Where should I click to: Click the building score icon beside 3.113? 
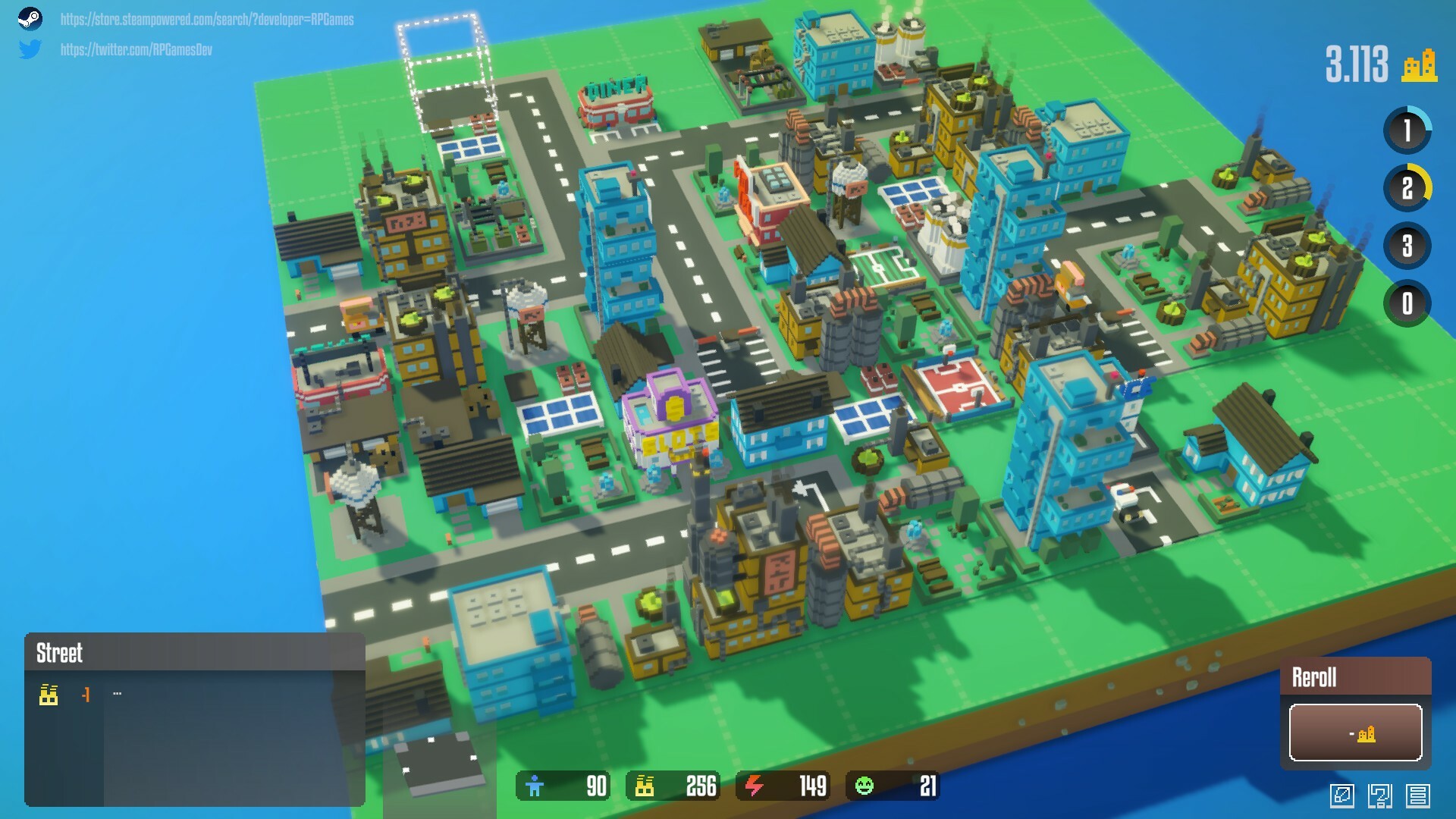1417,67
